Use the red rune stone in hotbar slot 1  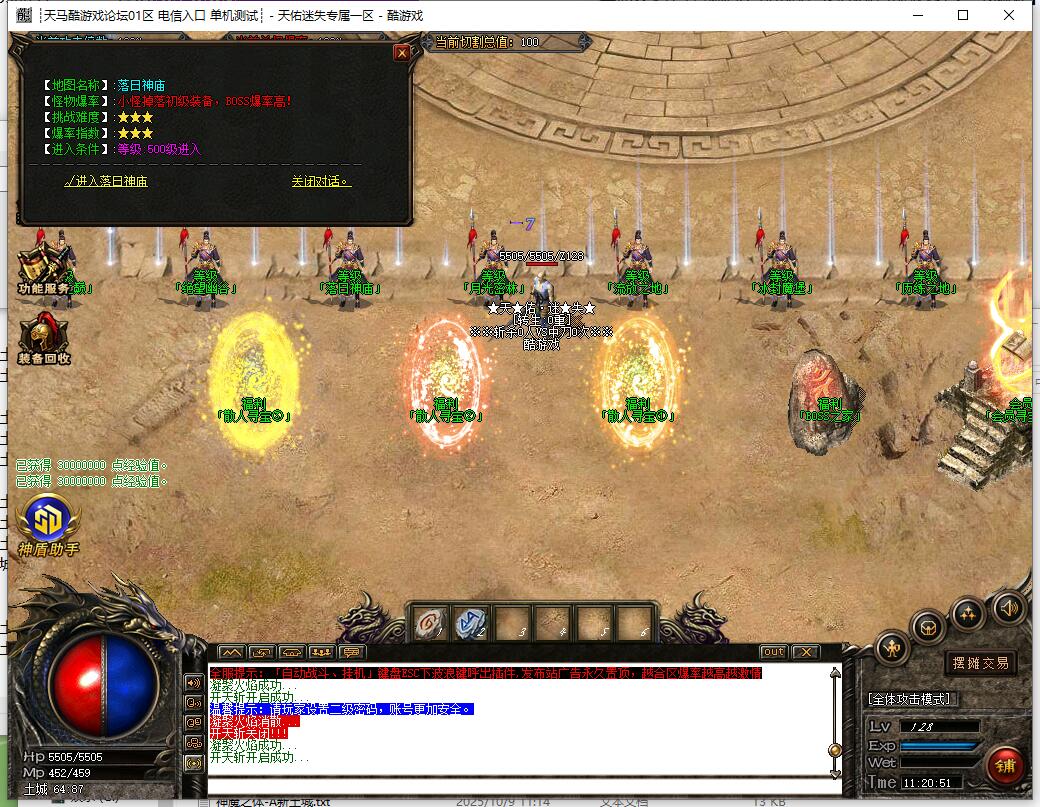(428, 623)
